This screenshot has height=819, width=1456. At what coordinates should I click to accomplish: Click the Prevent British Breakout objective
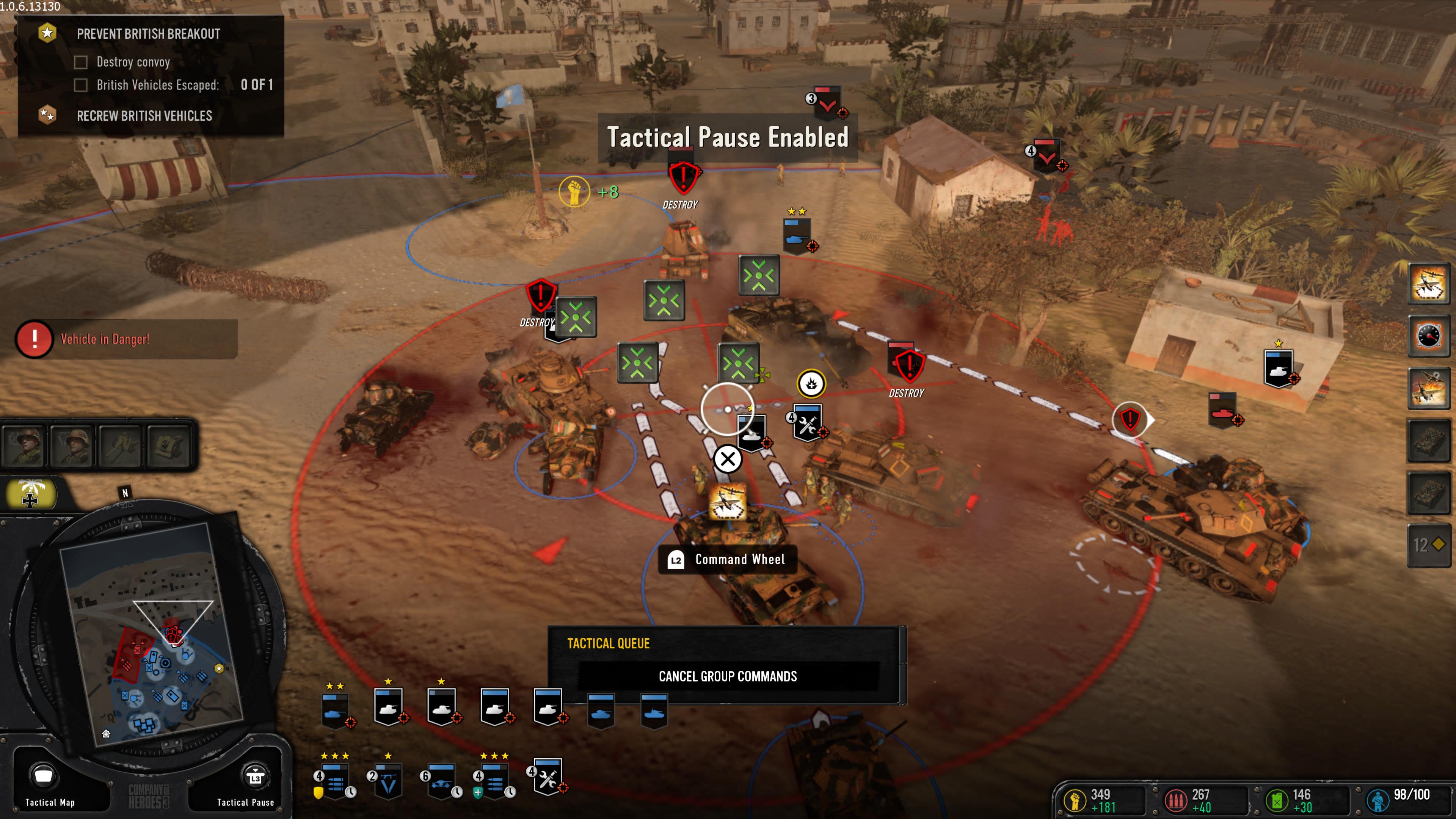pyautogui.click(x=148, y=34)
